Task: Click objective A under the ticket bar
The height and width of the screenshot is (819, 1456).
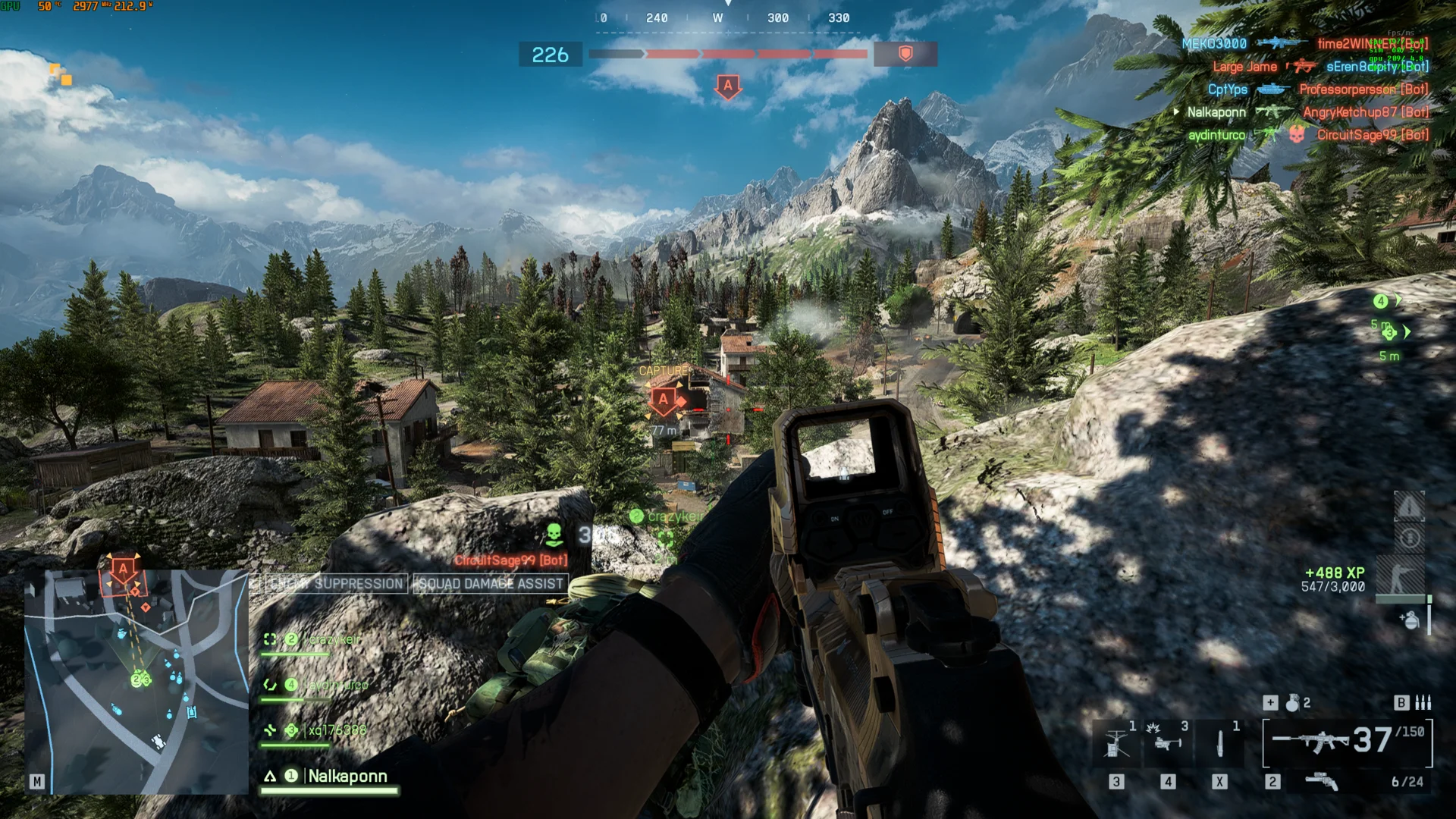Action: tap(728, 86)
